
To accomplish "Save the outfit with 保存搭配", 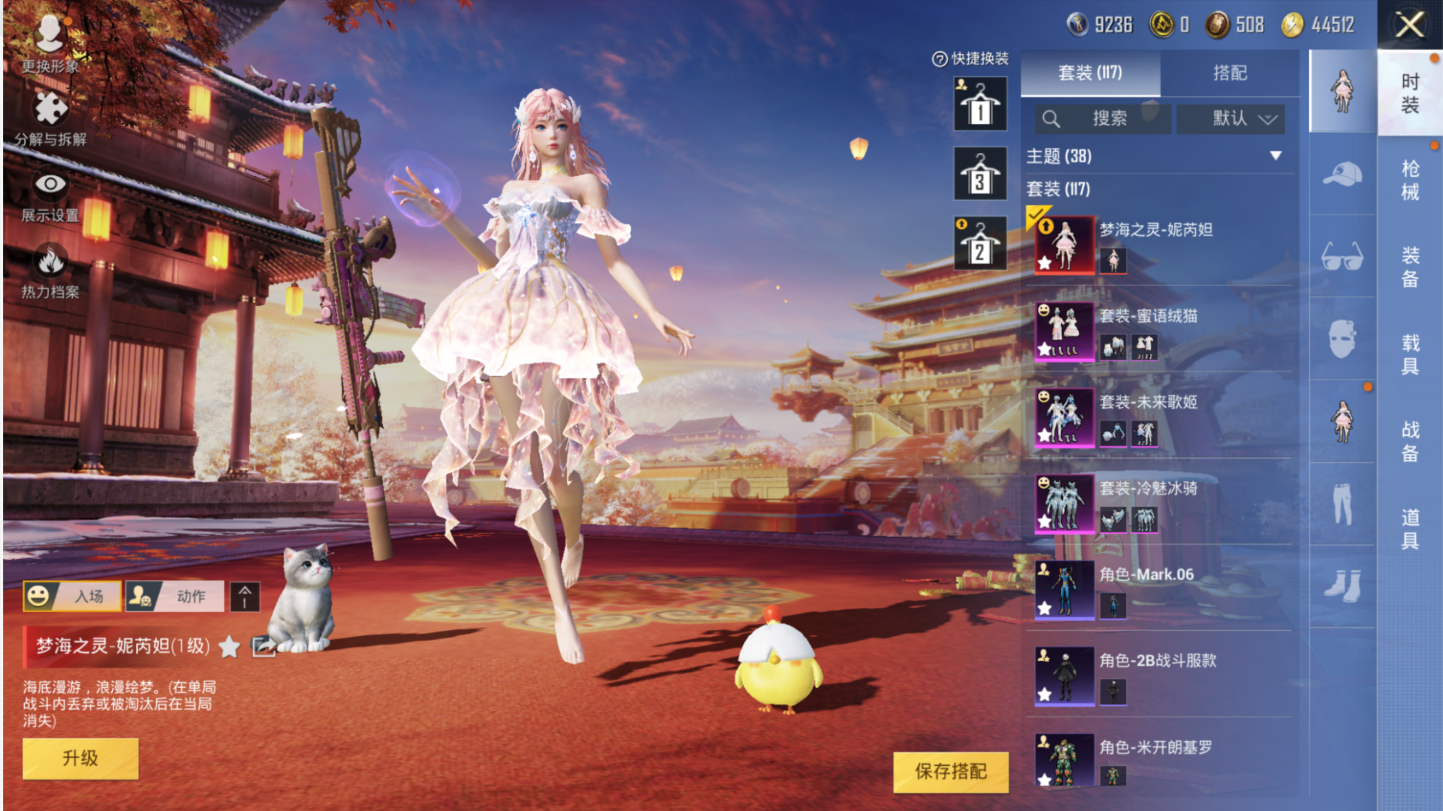I will tap(950, 771).
